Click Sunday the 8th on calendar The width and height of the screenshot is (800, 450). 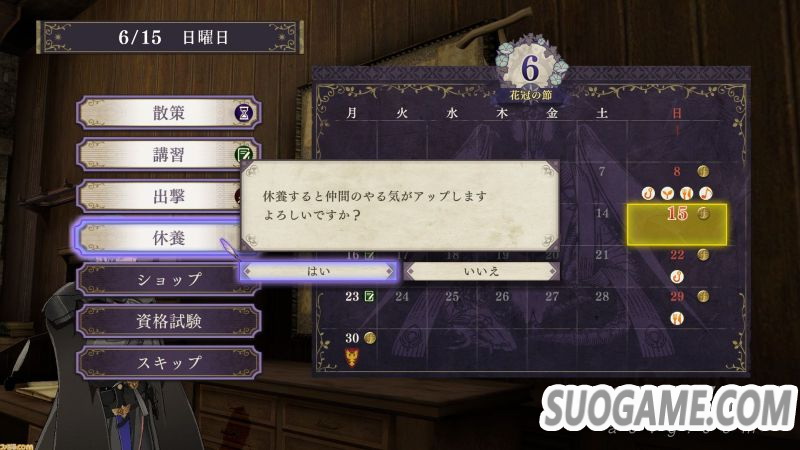(677, 171)
